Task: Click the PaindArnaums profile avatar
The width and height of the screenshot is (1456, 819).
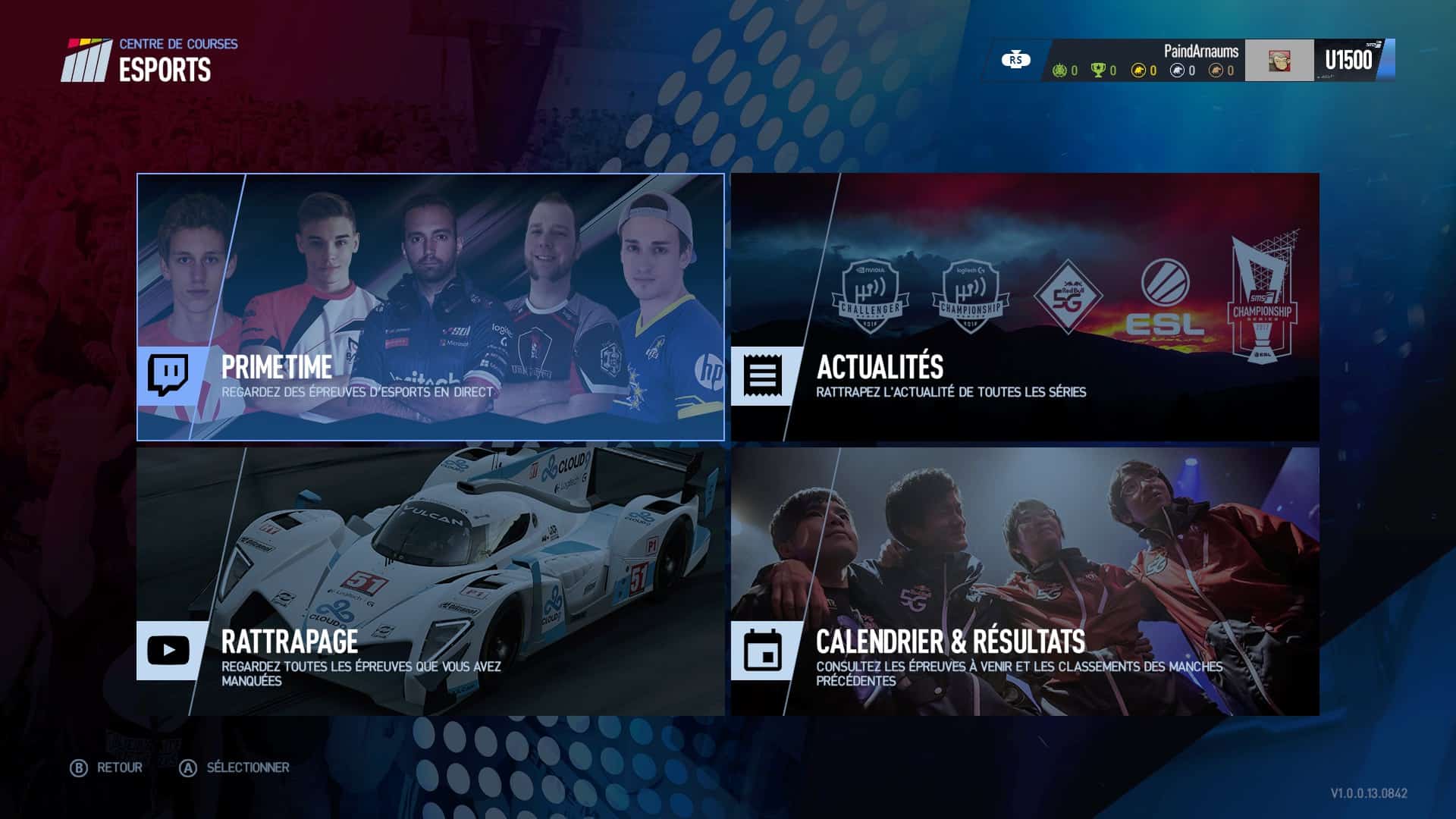Action: pyautogui.click(x=1279, y=61)
